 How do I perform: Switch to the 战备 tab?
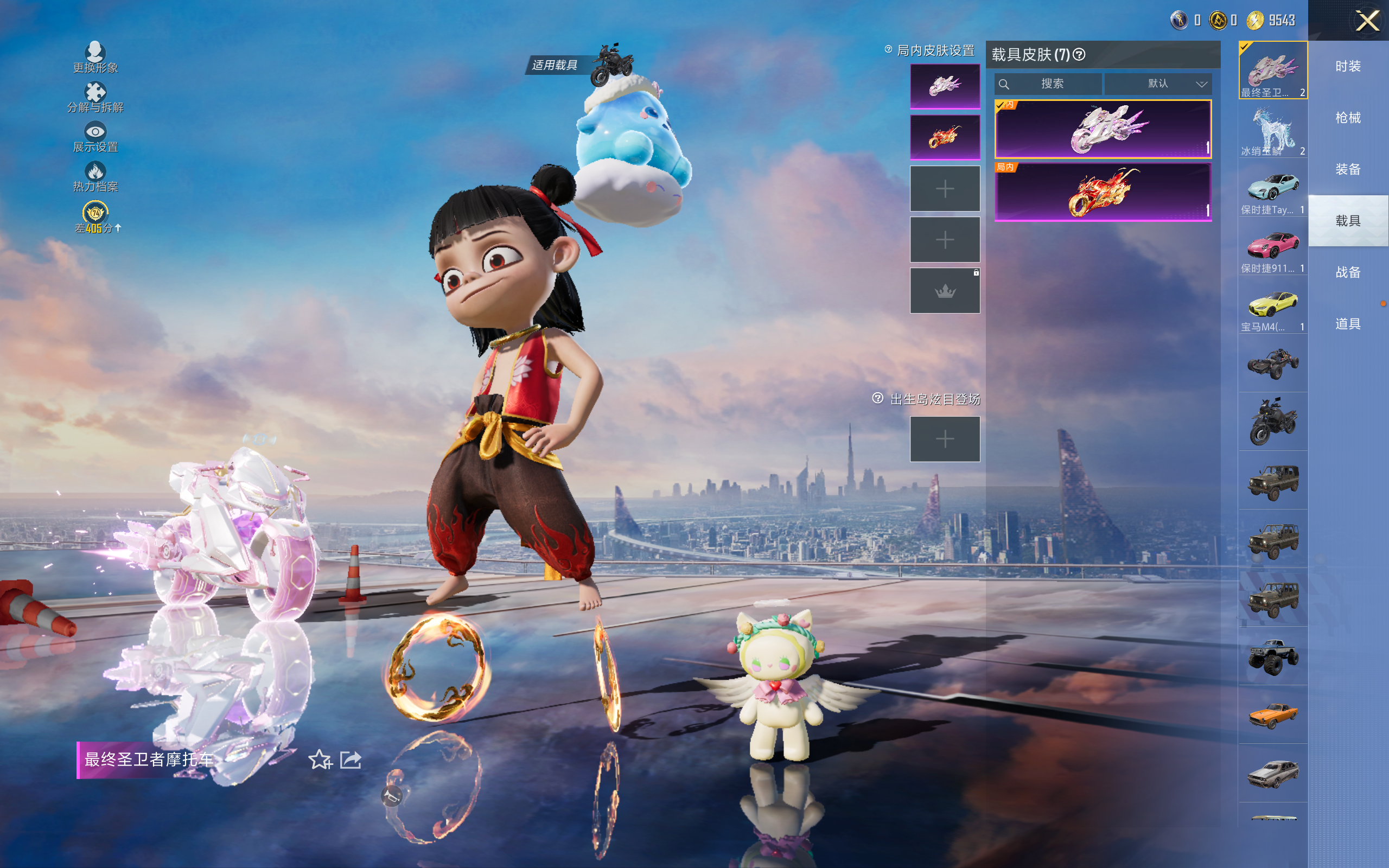pyautogui.click(x=1348, y=272)
